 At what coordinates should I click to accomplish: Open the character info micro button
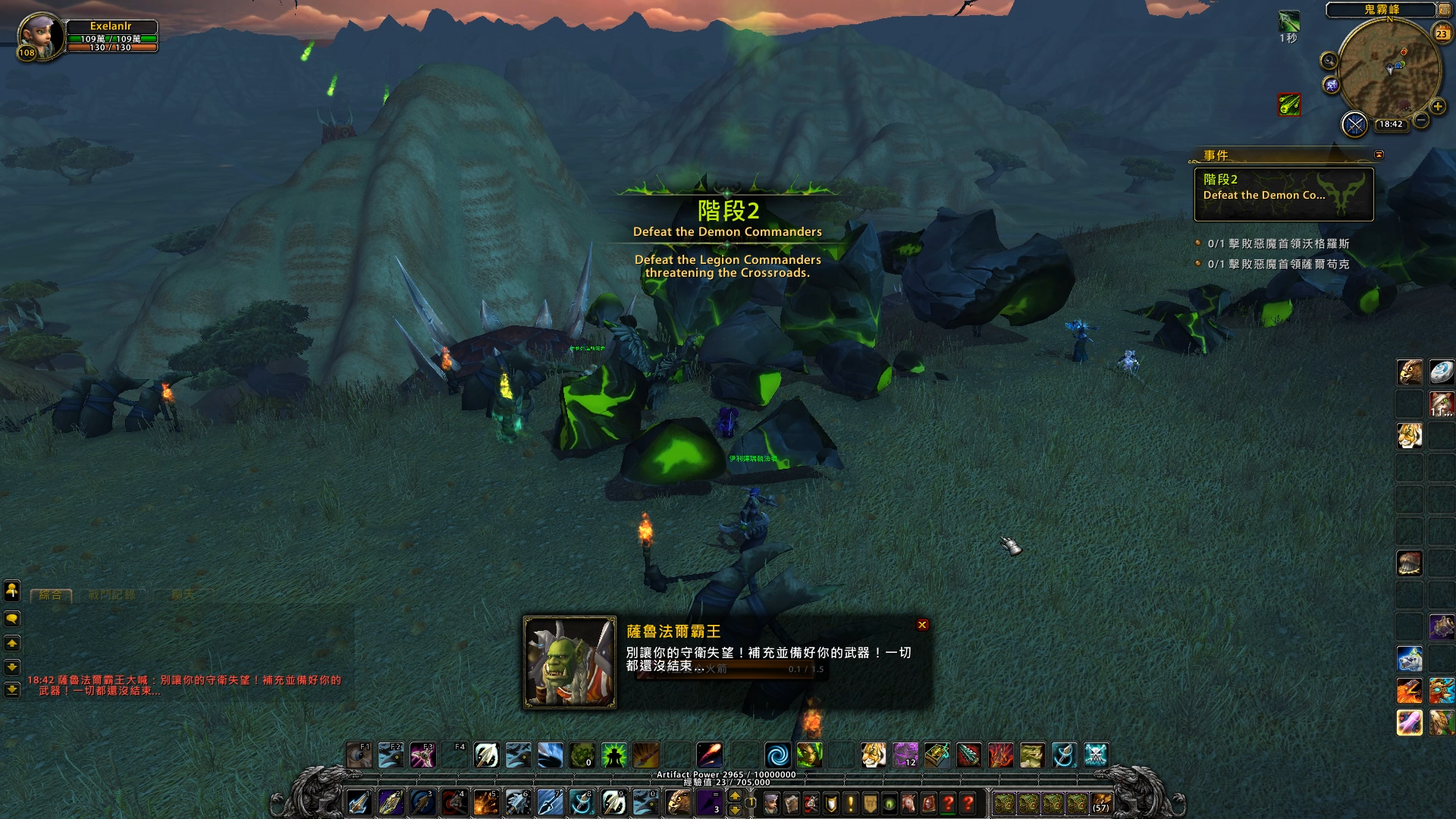coord(772,803)
